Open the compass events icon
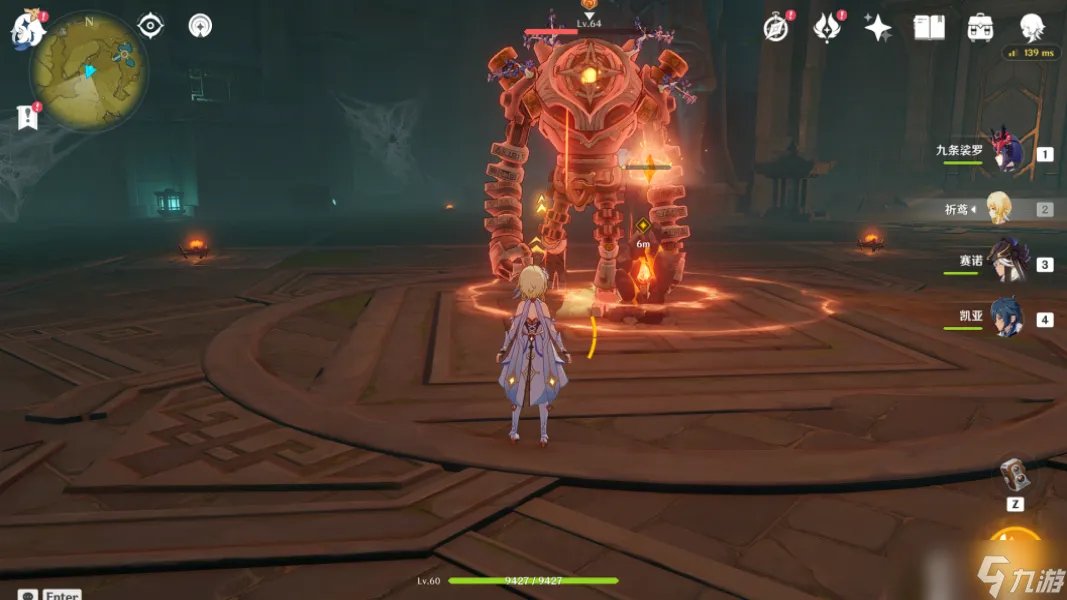The width and height of the screenshot is (1067, 600). tap(776, 28)
